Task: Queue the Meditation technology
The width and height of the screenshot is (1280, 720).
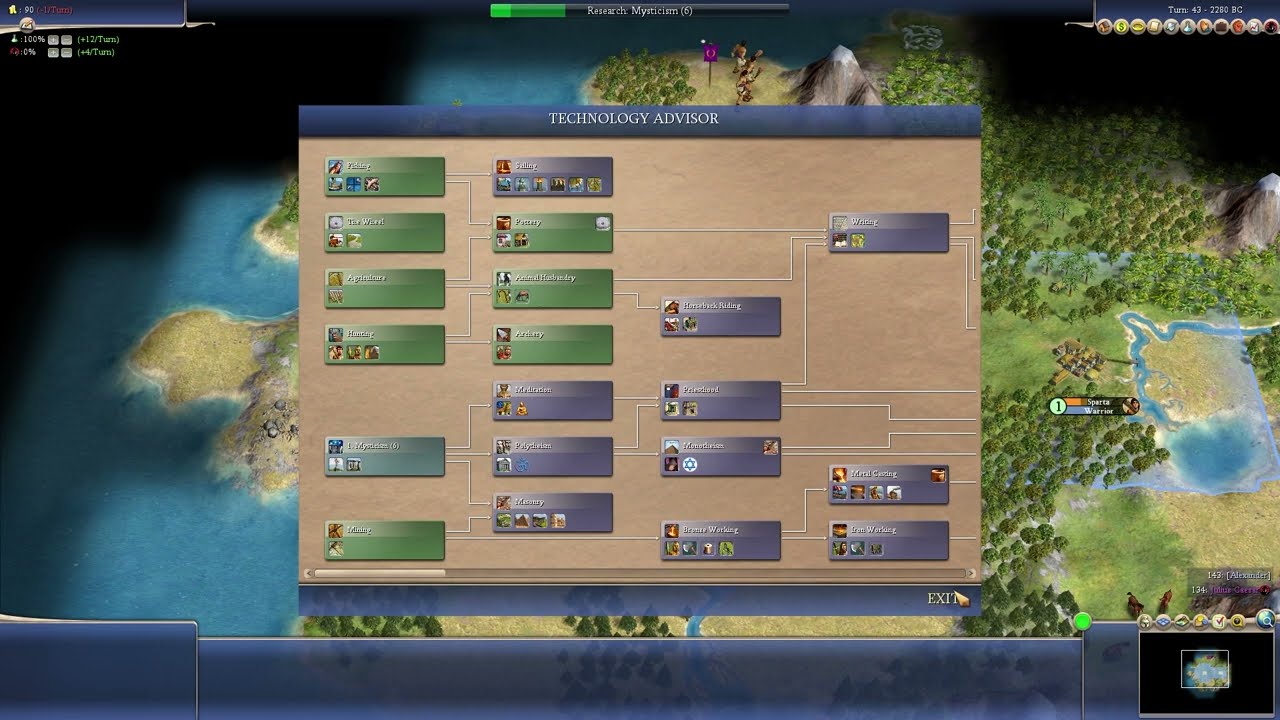Action: coord(552,400)
